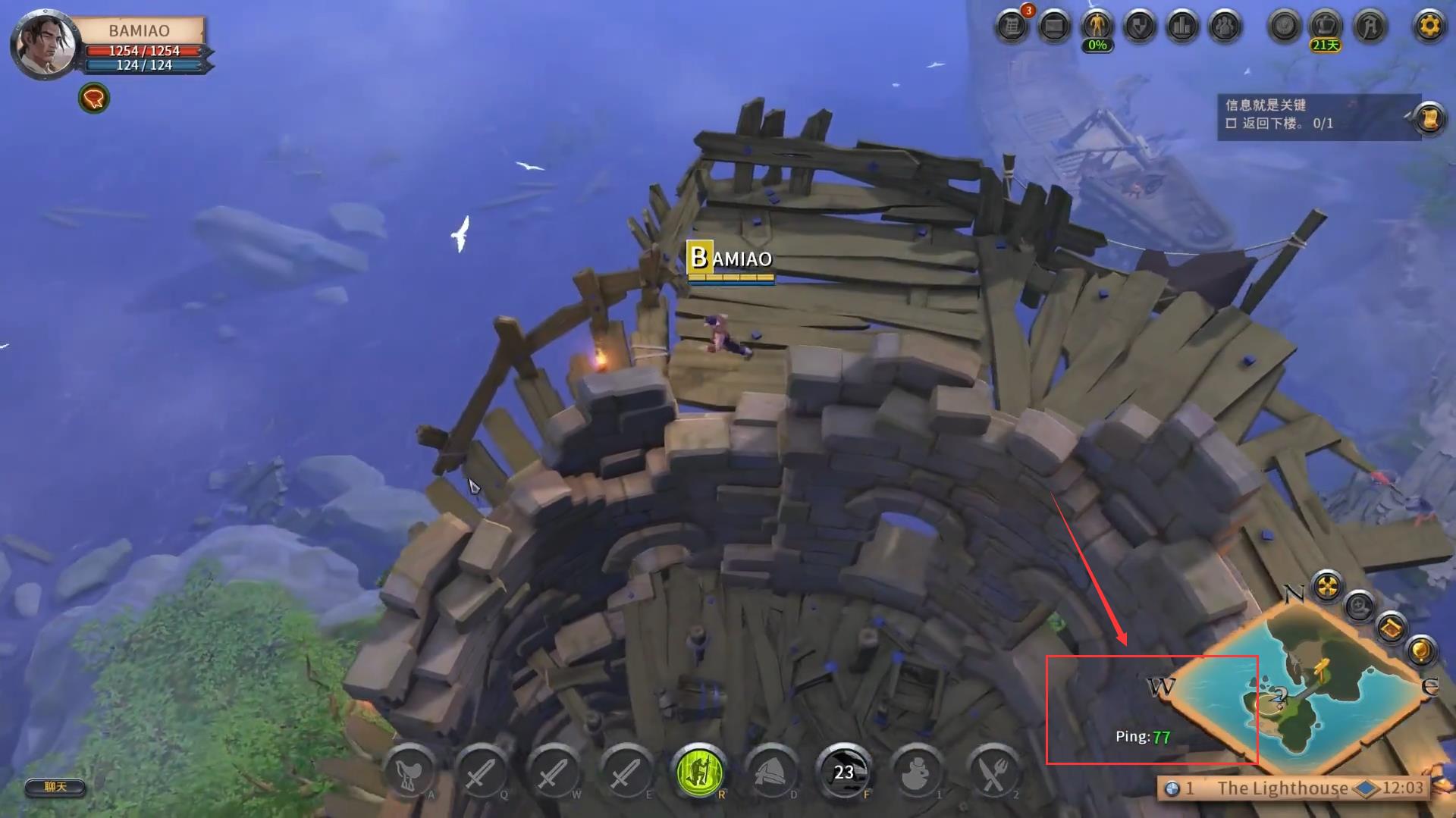This screenshot has height=818, width=1456.
Task: Activate the green kneeling warrior ability
Action: click(x=699, y=772)
